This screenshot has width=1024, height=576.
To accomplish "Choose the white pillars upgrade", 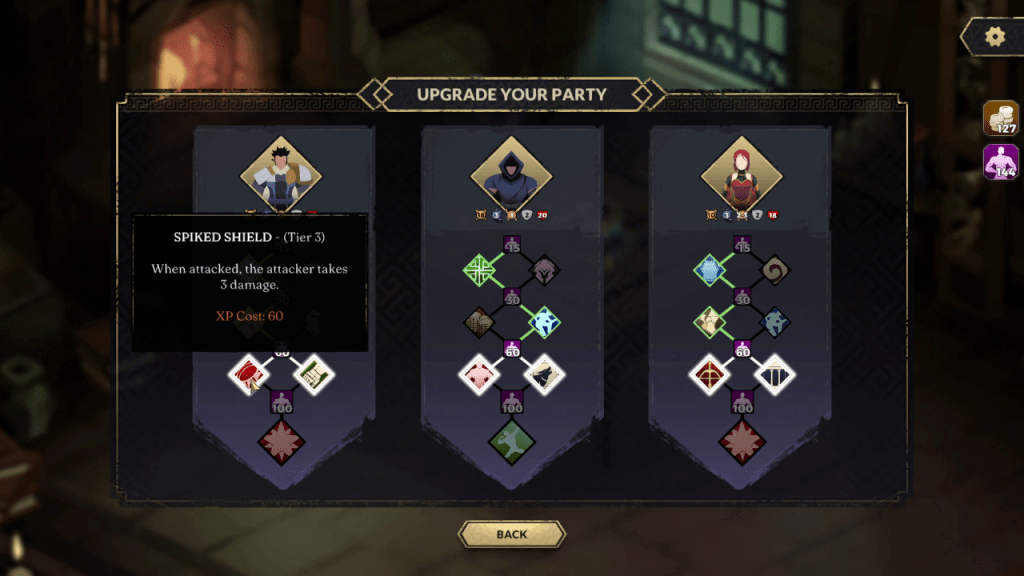I will coord(775,375).
